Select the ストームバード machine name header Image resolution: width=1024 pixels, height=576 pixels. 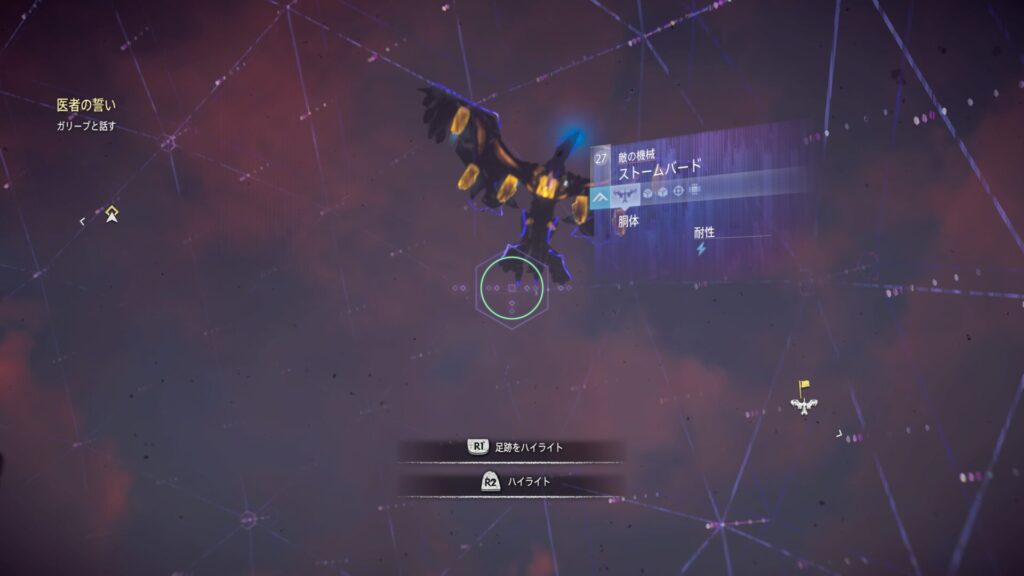tap(660, 166)
